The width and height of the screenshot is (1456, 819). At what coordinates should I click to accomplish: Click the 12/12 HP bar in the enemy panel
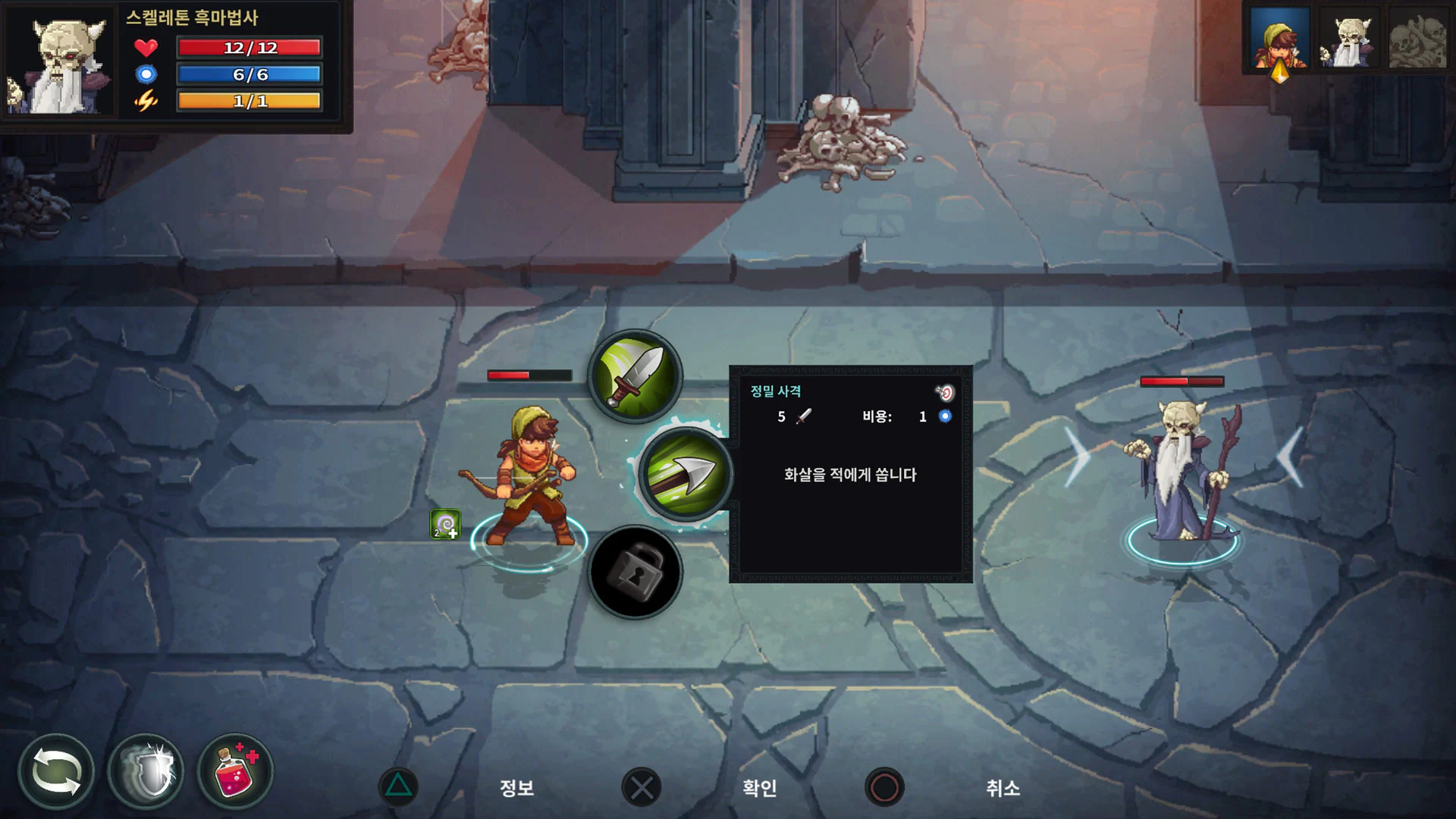(x=249, y=48)
